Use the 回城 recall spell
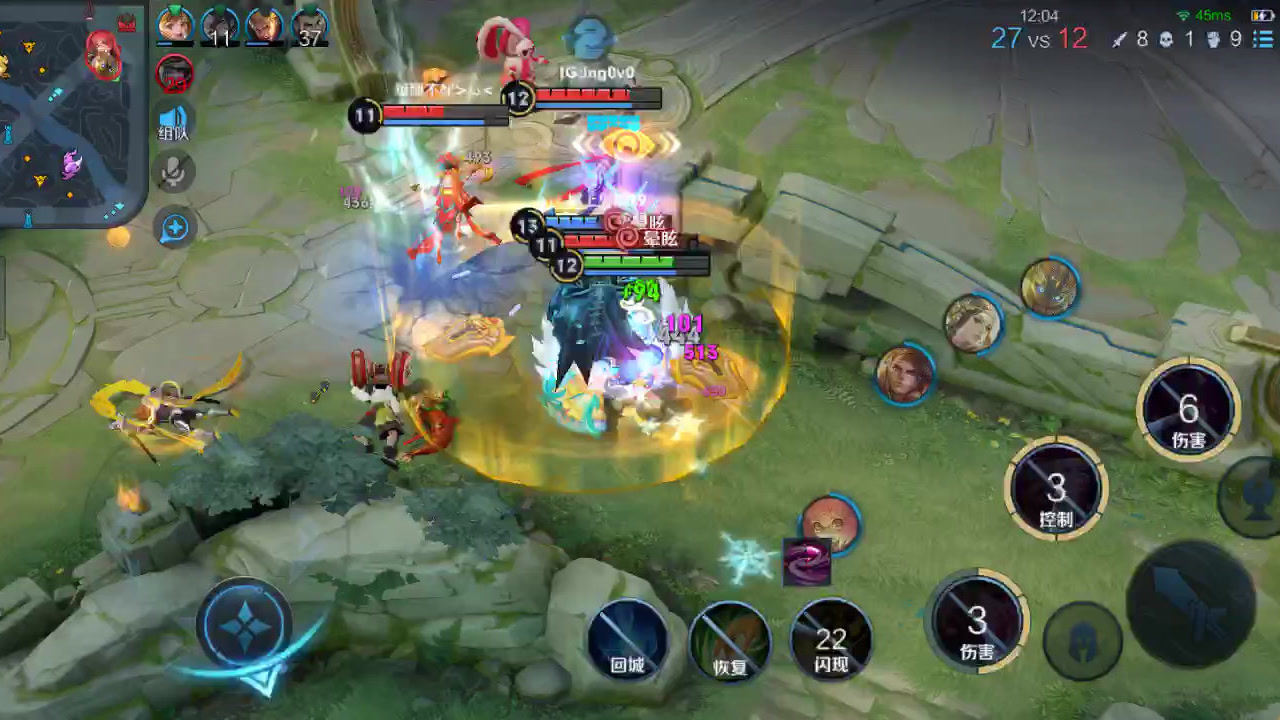The height and width of the screenshot is (720, 1280). click(628, 639)
